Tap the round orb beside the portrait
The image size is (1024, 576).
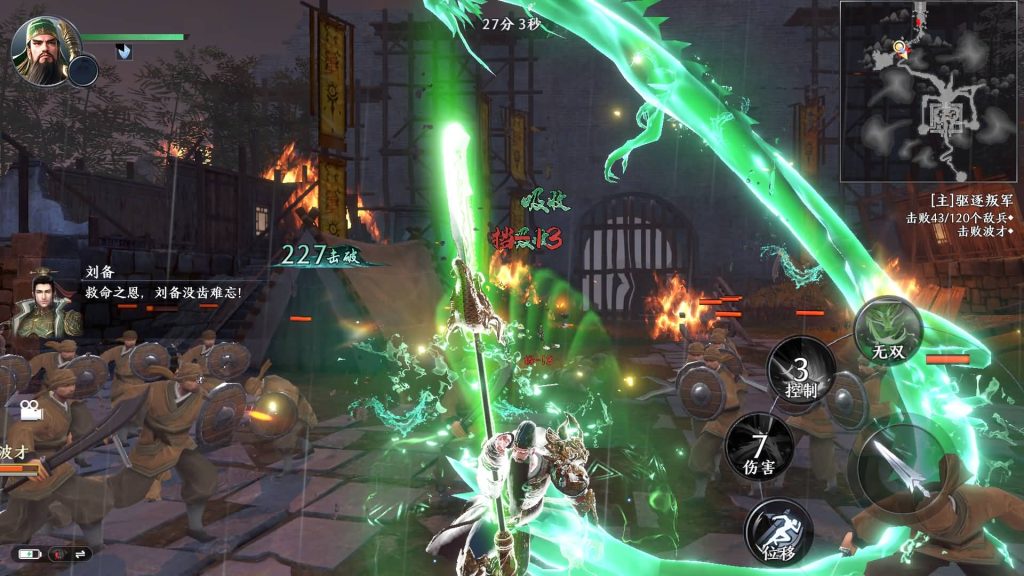83,70
